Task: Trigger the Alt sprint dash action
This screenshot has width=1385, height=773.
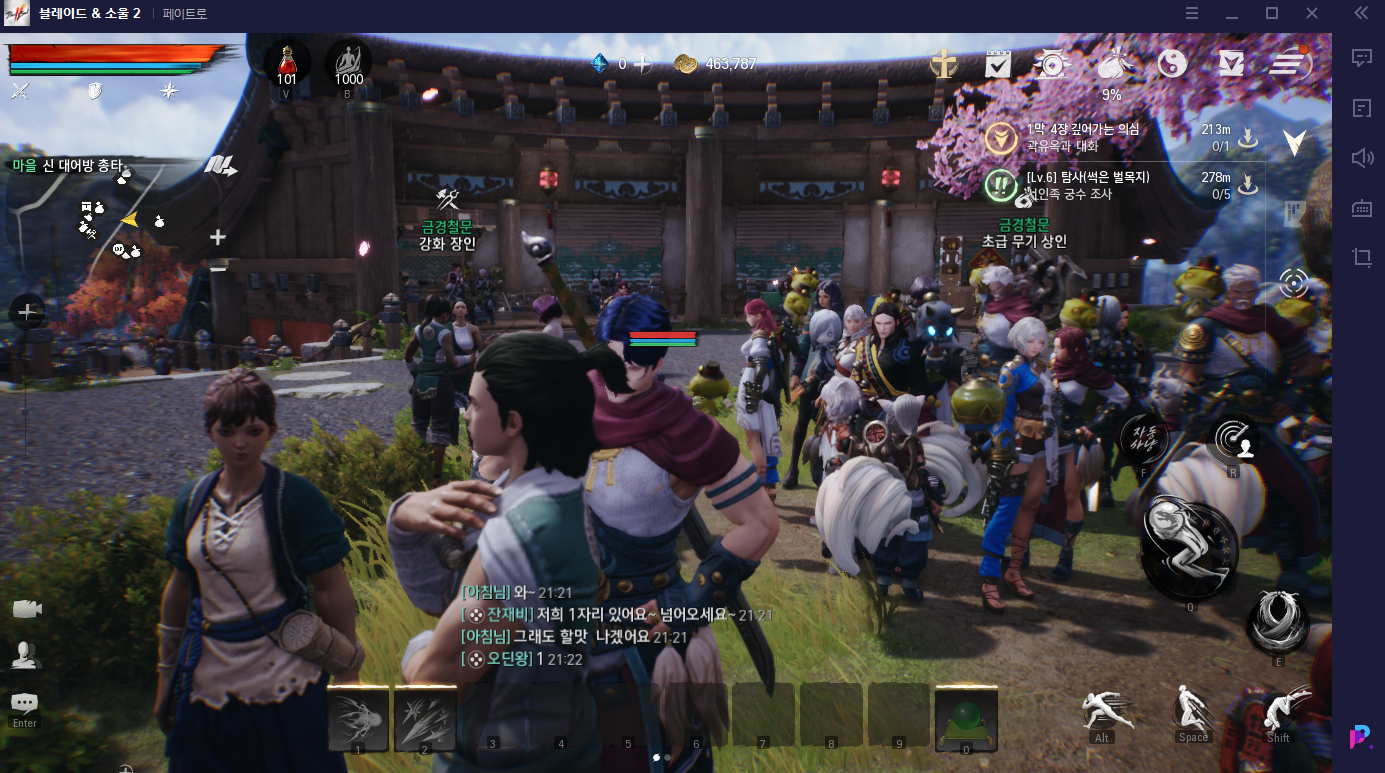Action: 1106,710
